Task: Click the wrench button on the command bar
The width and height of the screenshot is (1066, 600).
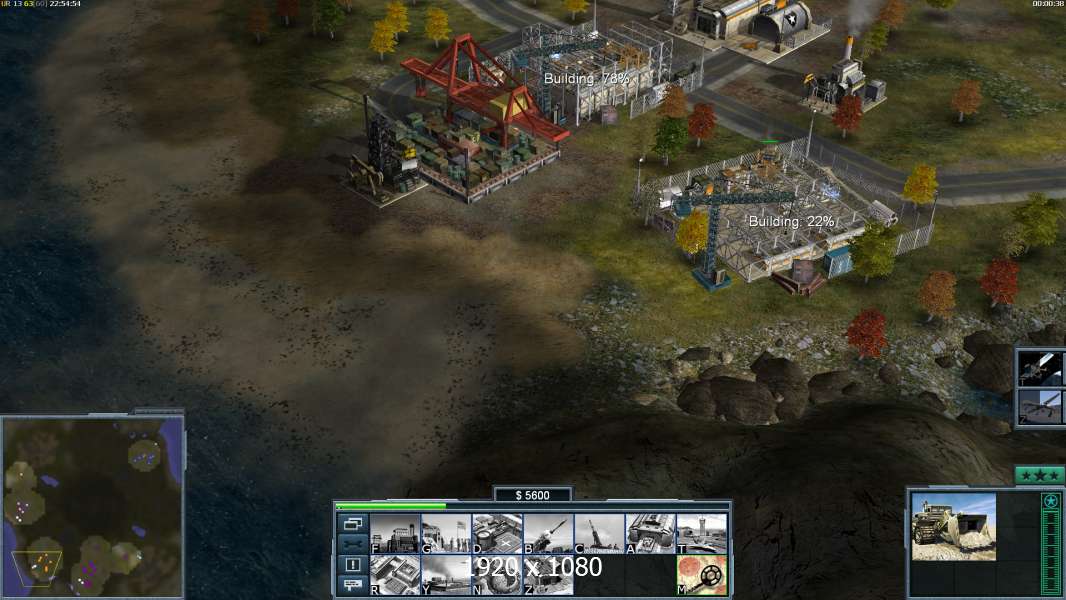Action: click(352, 544)
